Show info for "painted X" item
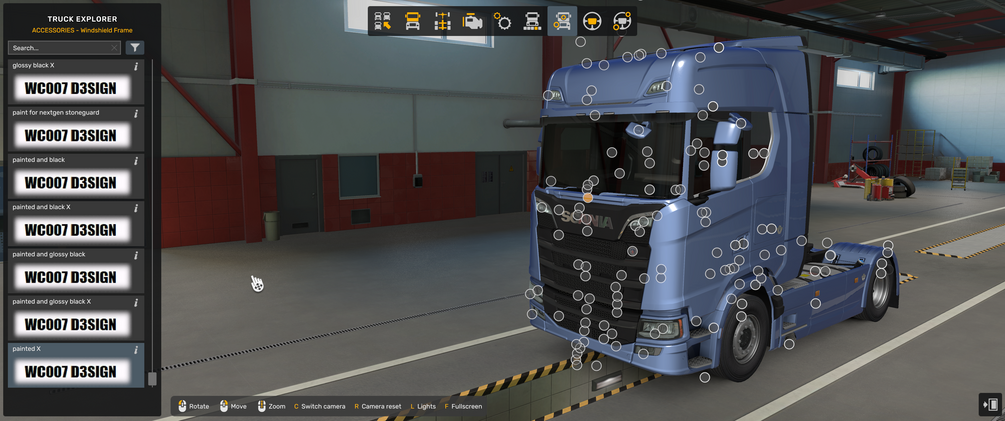The image size is (1005, 421). 136,349
